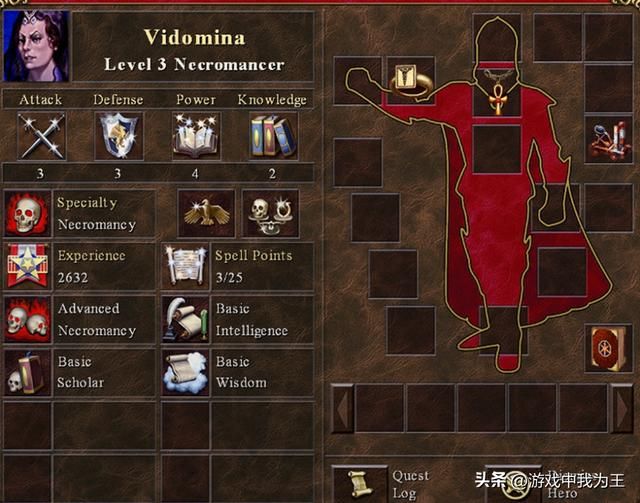Show the Experience star banner details
Viewport: 640px width, 503px height.
tap(27, 266)
